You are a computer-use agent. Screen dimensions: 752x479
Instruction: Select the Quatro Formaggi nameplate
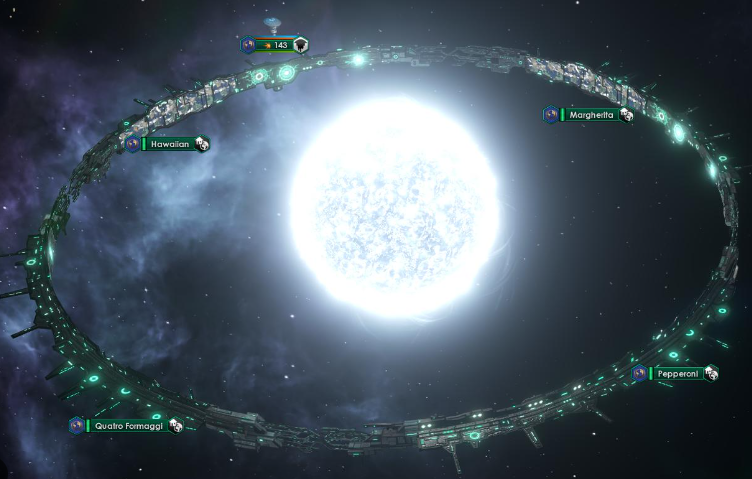click(128, 426)
